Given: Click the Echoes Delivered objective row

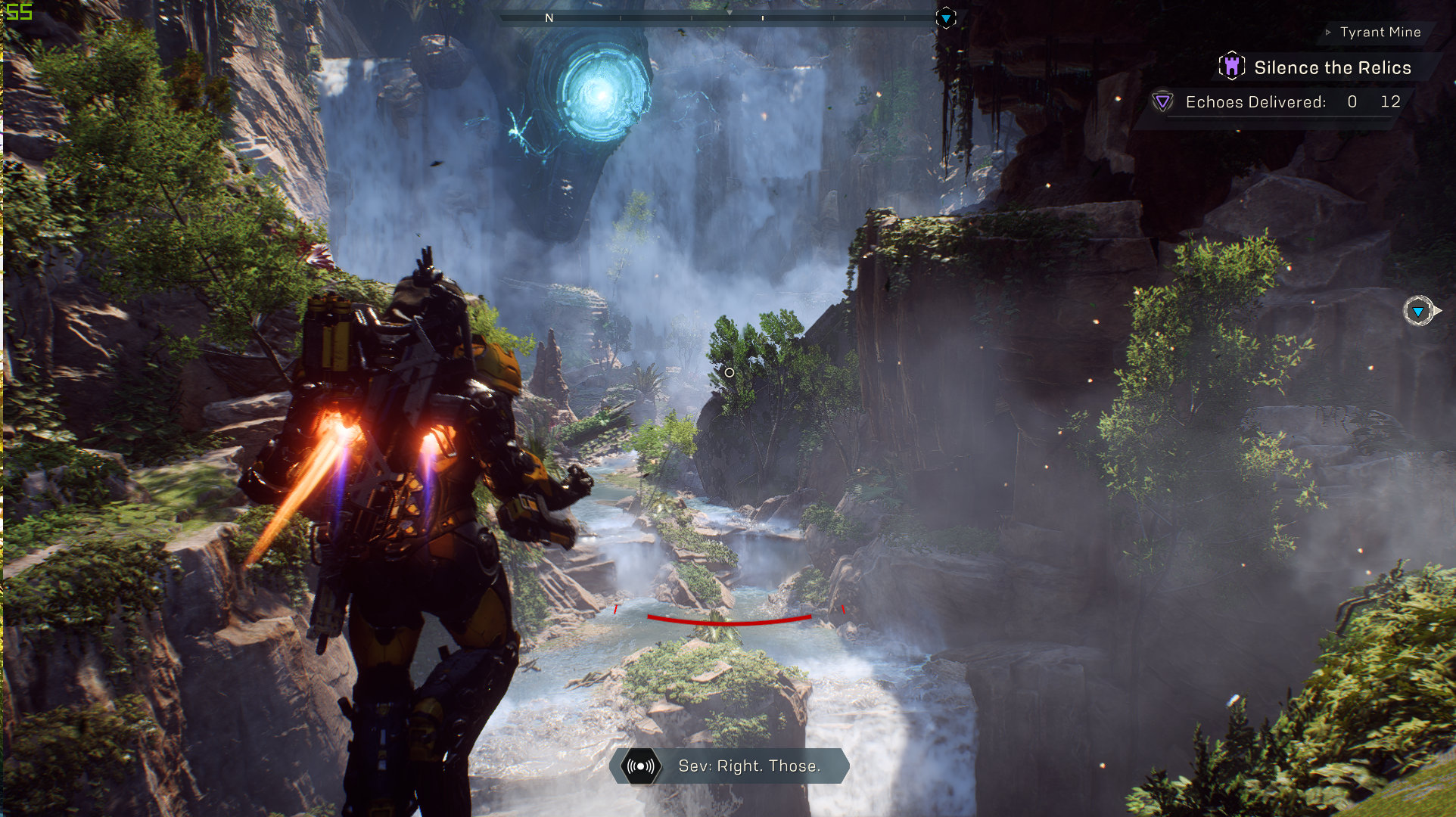Looking at the screenshot, I should (1279, 102).
